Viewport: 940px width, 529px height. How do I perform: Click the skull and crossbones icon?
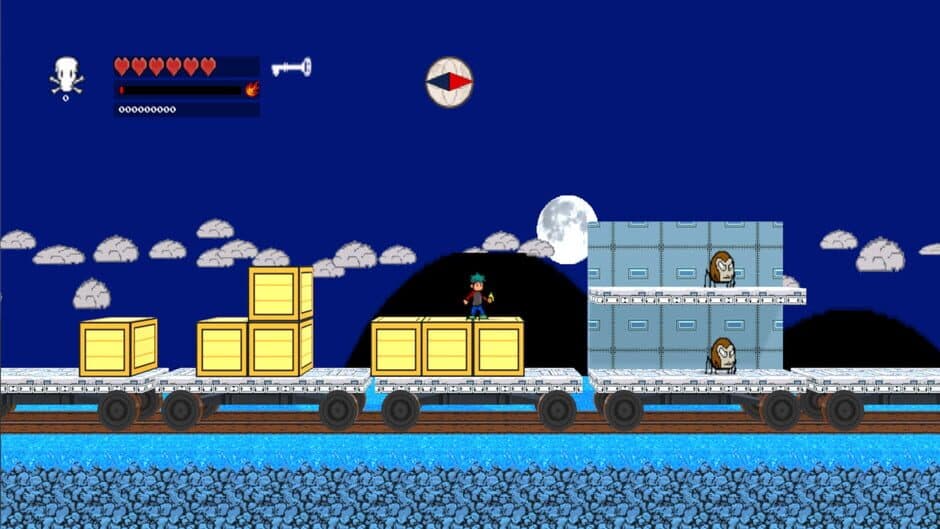tap(67, 76)
